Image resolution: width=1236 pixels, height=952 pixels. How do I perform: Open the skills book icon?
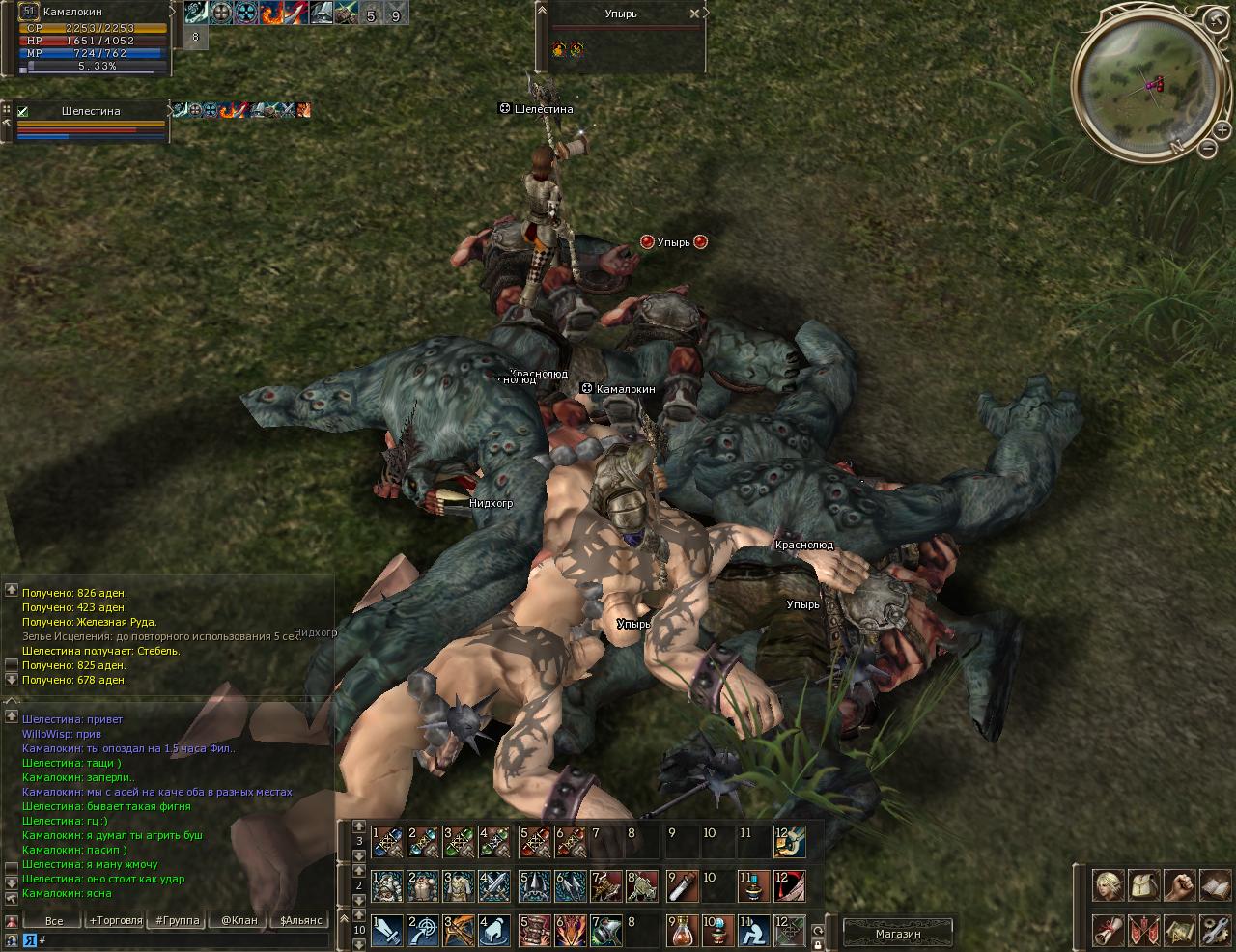point(1216,885)
